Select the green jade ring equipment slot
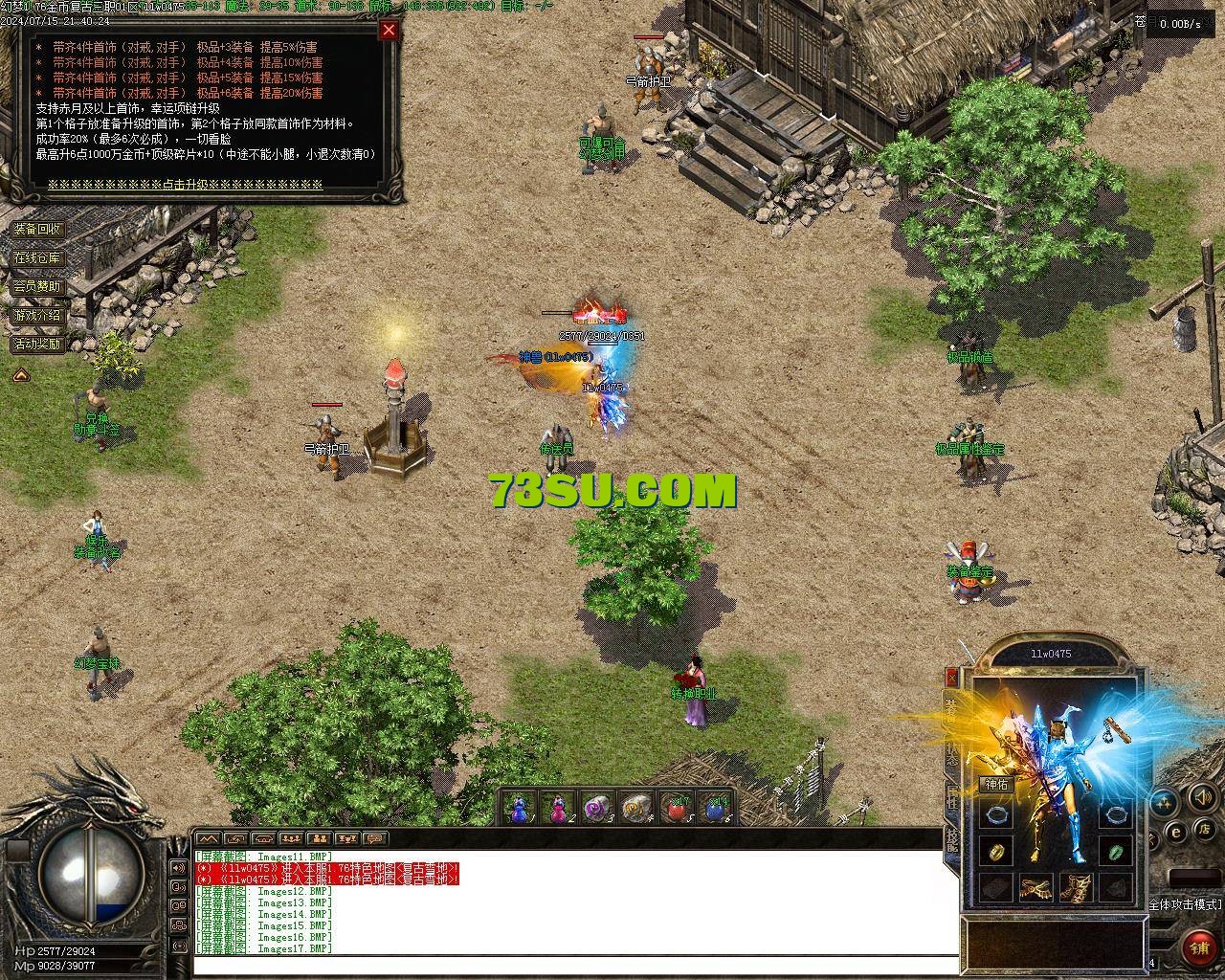 click(1114, 851)
